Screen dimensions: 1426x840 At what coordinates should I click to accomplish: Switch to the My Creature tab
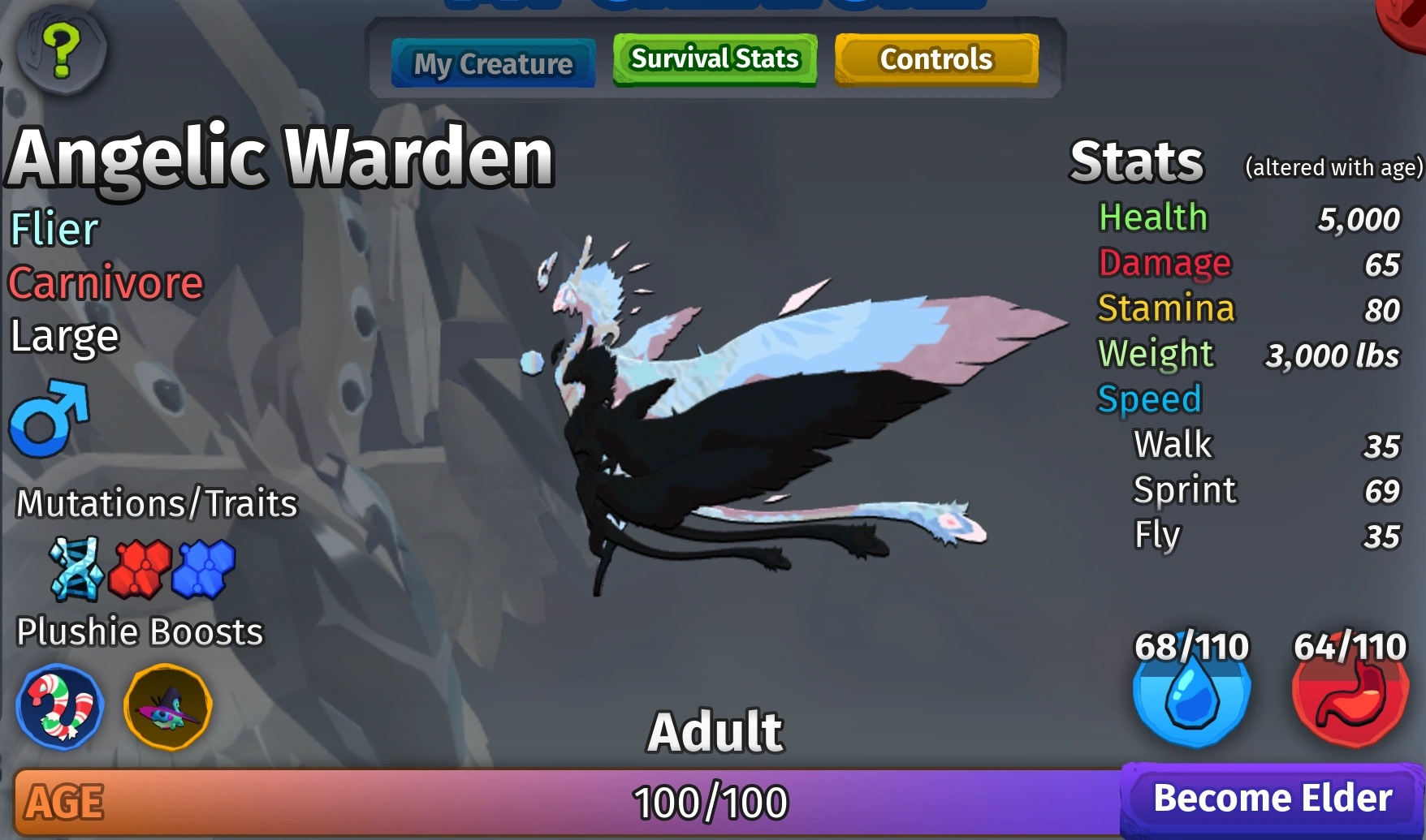click(492, 62)
